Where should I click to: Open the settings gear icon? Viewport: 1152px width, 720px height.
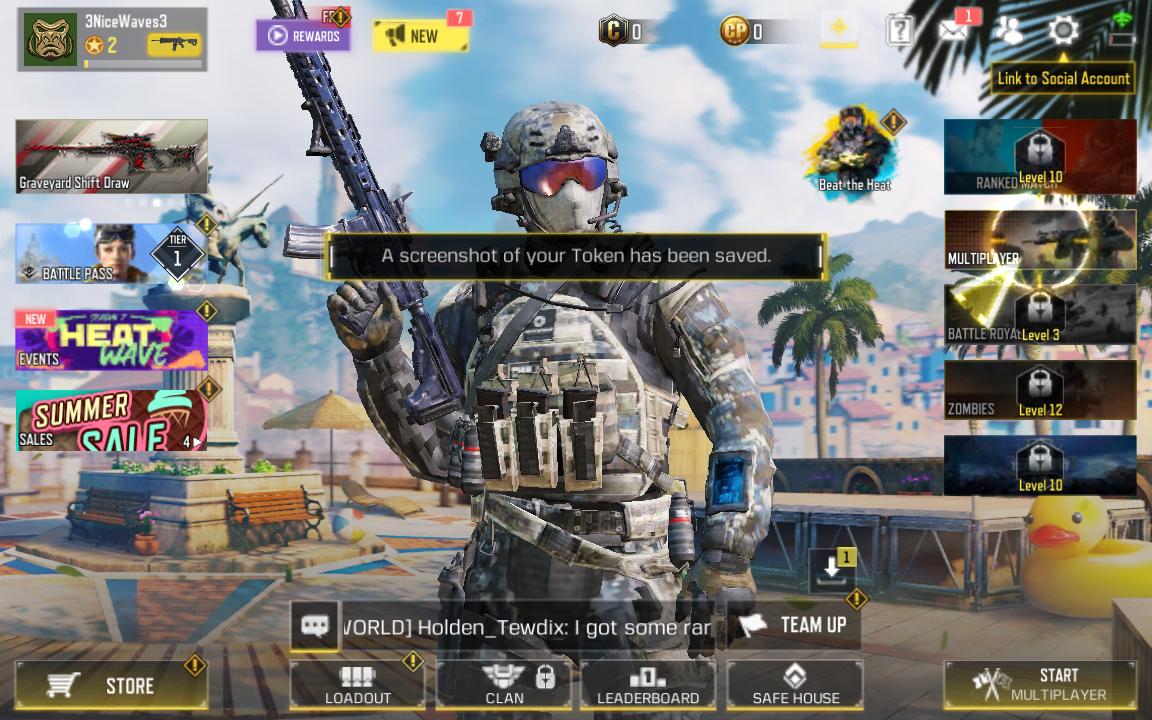click(x=1063, y=30)
